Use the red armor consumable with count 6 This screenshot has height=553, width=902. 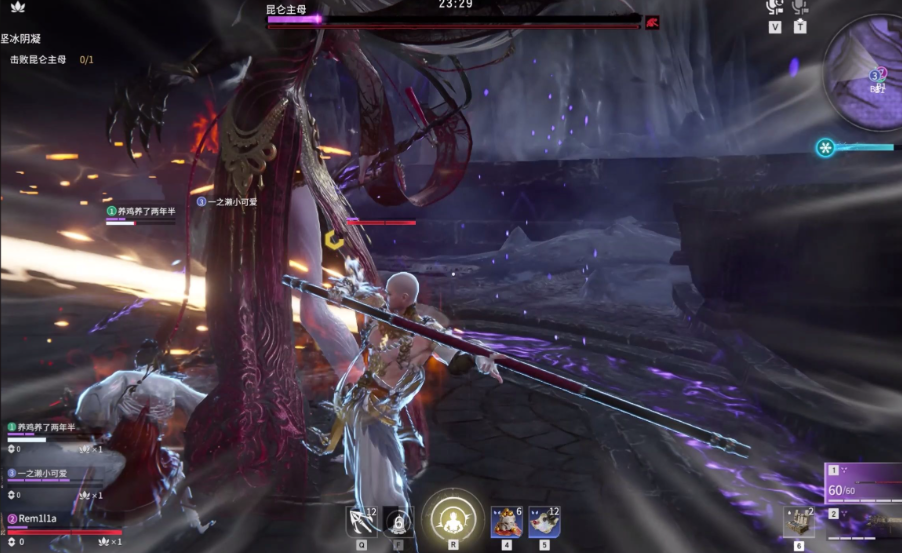[507, 521]
